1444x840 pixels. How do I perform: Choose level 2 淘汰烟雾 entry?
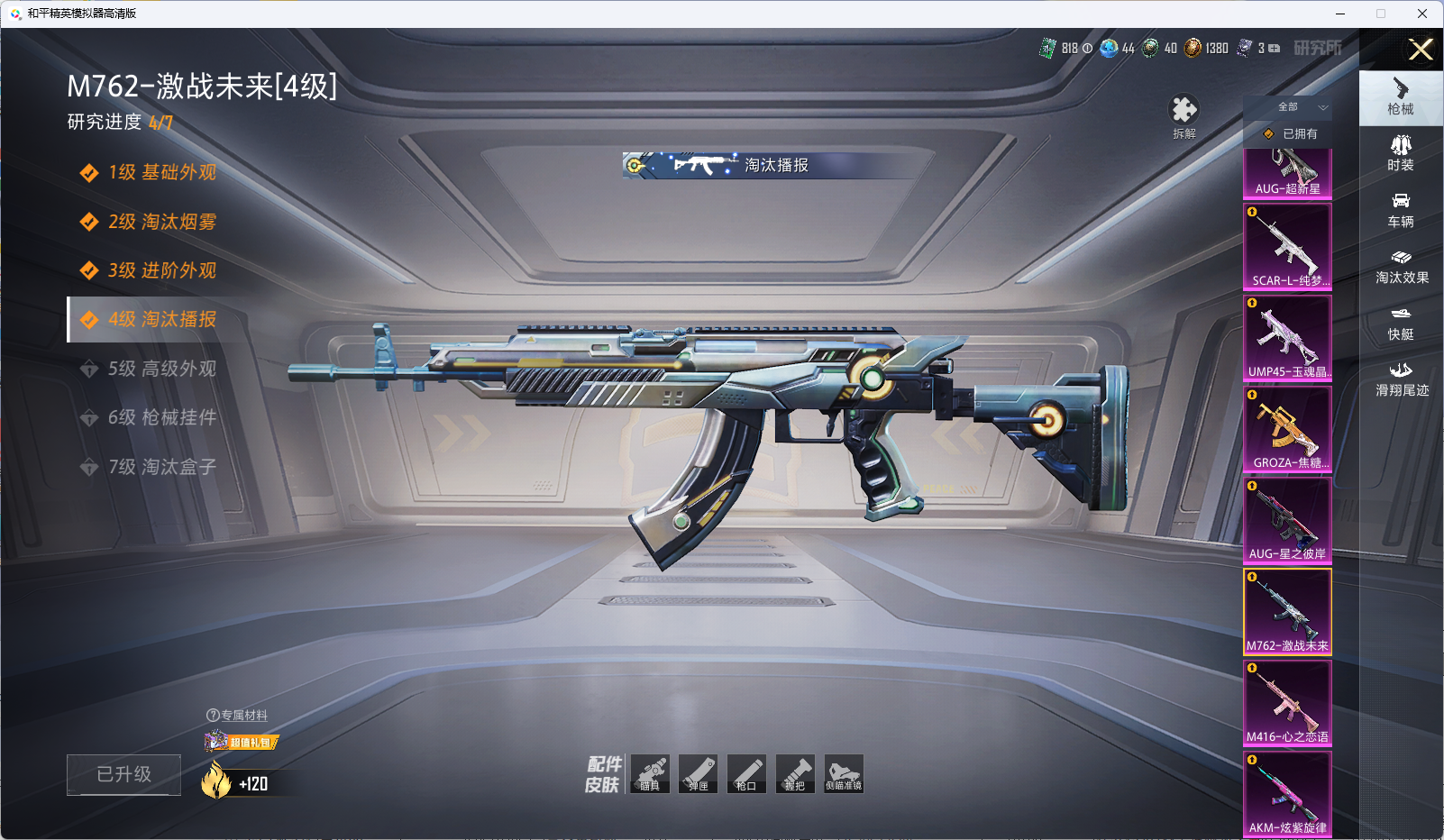160,222
